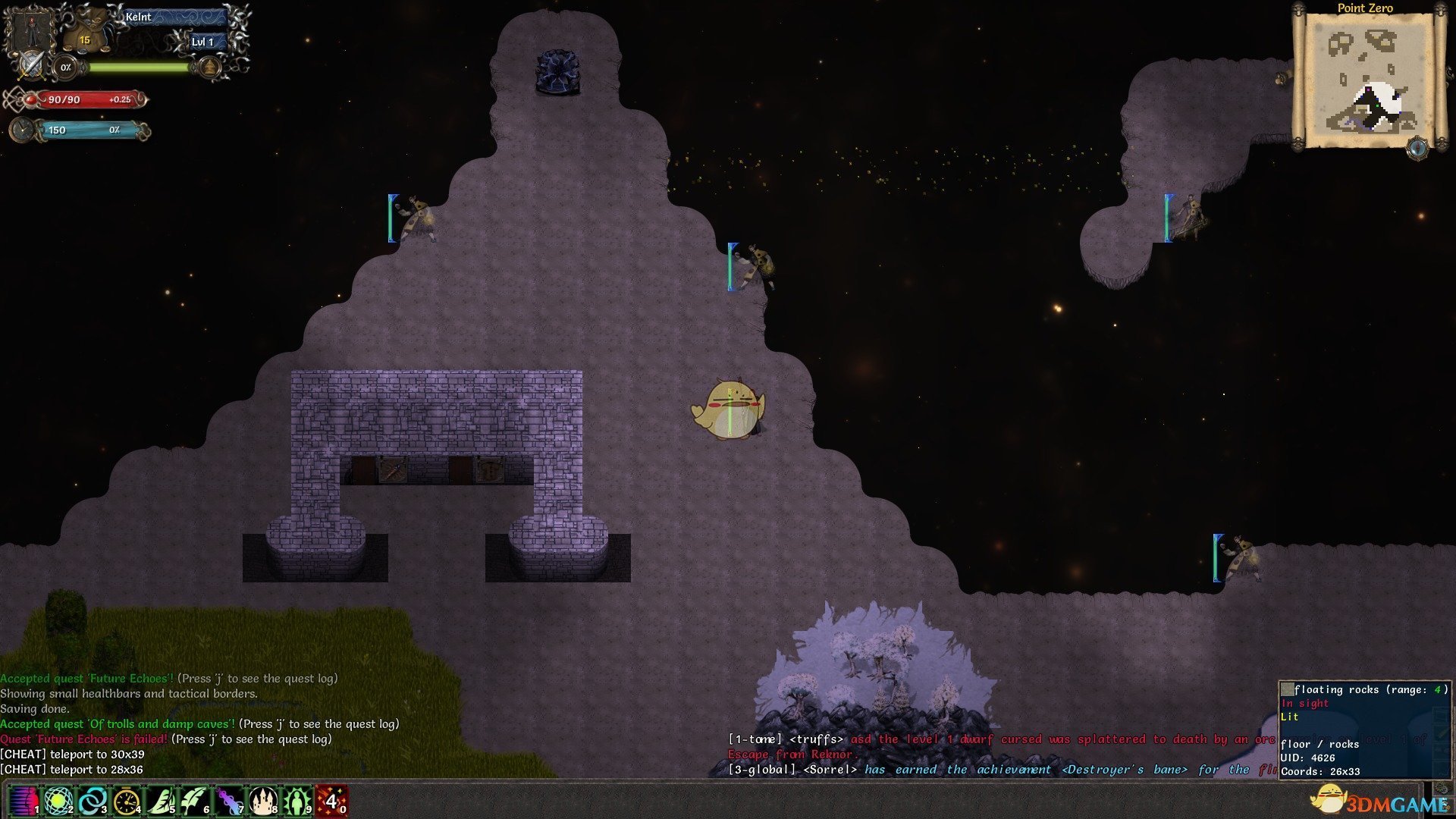This screenshot has height=819, width=1456.
Task: Activate the green glowing figure ability
Action: 297,801
